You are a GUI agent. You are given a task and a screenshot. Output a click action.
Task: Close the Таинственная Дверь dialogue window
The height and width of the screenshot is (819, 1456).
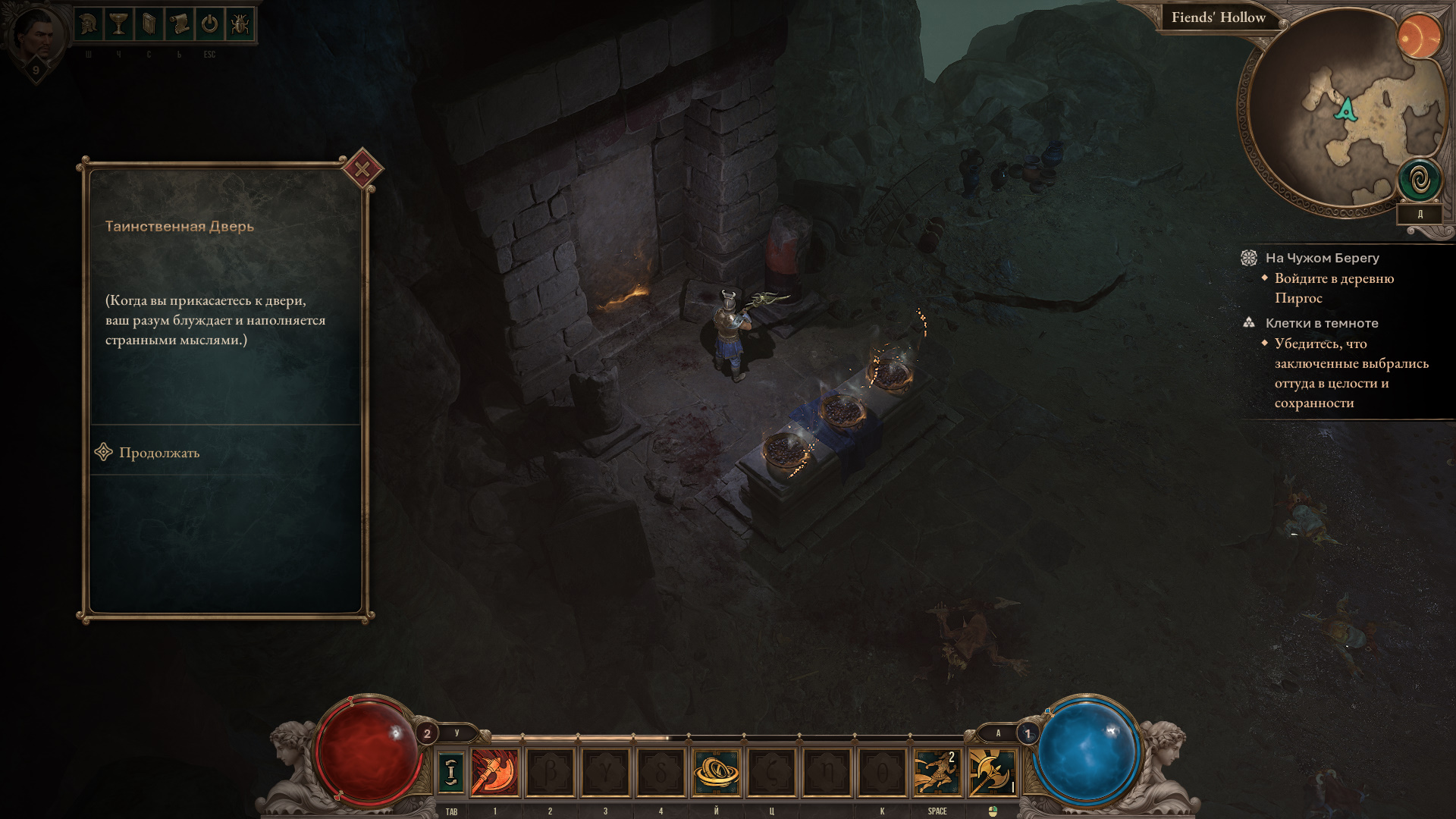pos(362,169)
